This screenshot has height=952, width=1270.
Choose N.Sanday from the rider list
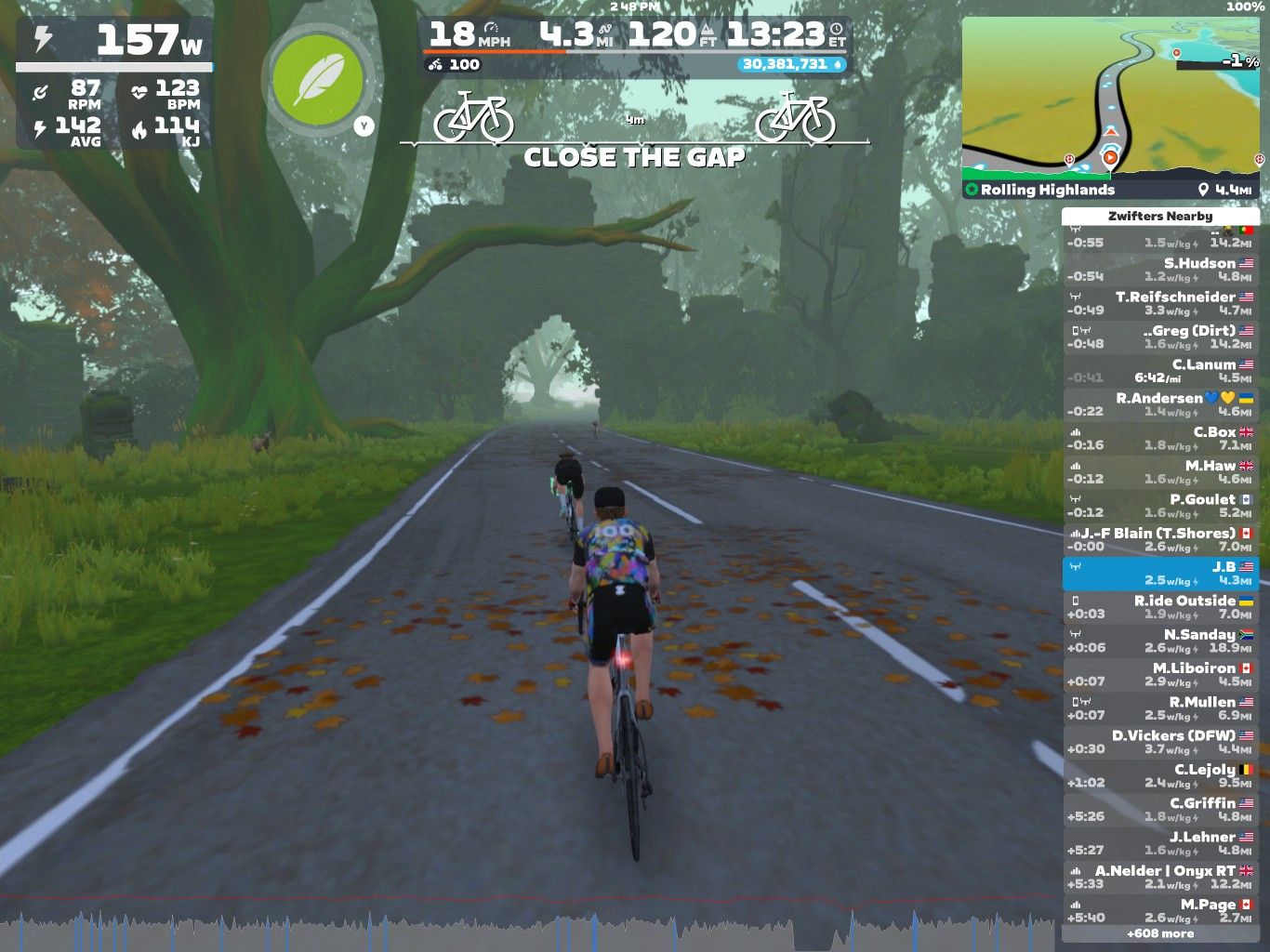(x=1160, y=641)
